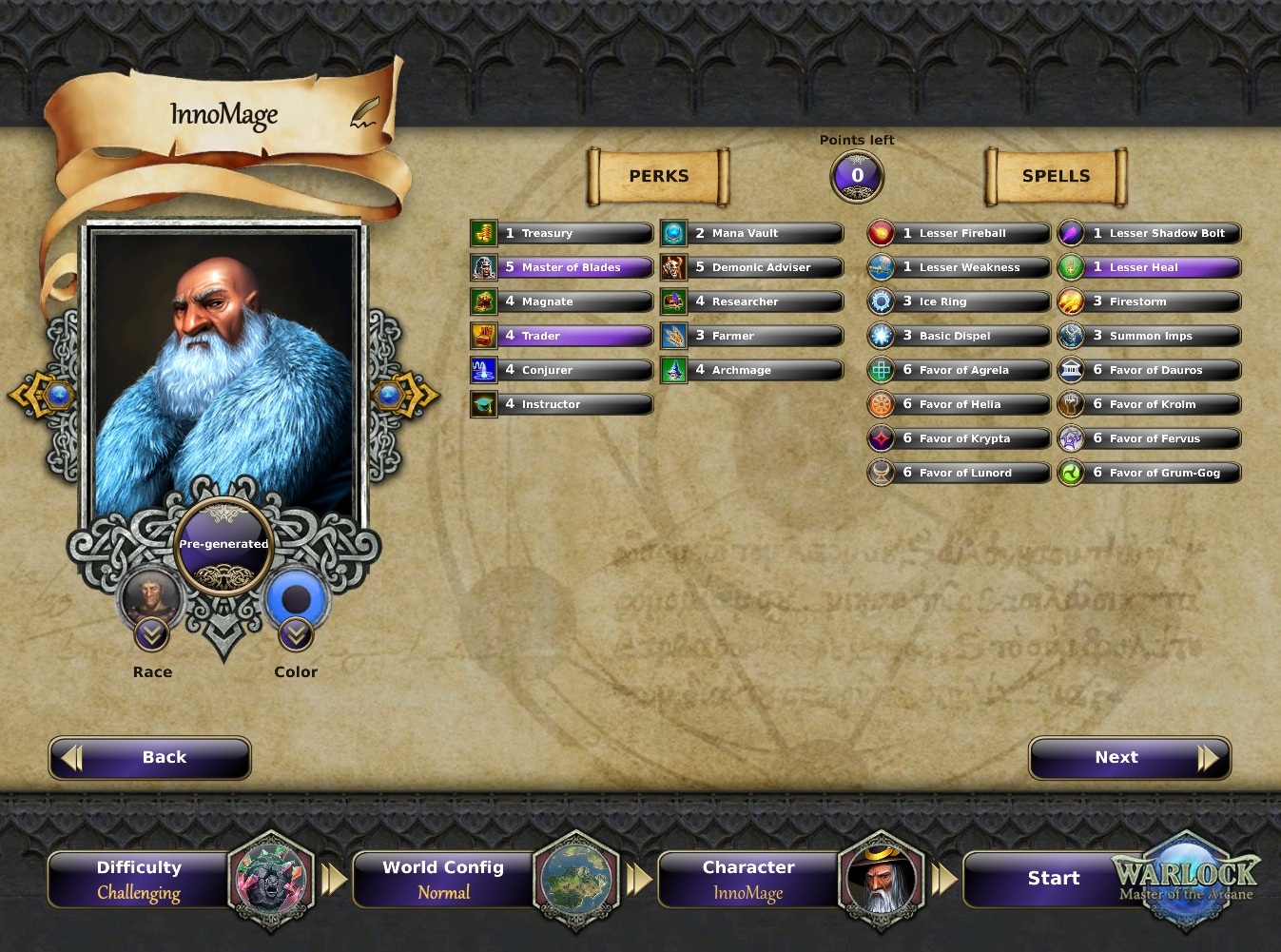This screenshot has height=952, width=1281.
Task: Edit the mage name with quill icon
Action: 364,113
